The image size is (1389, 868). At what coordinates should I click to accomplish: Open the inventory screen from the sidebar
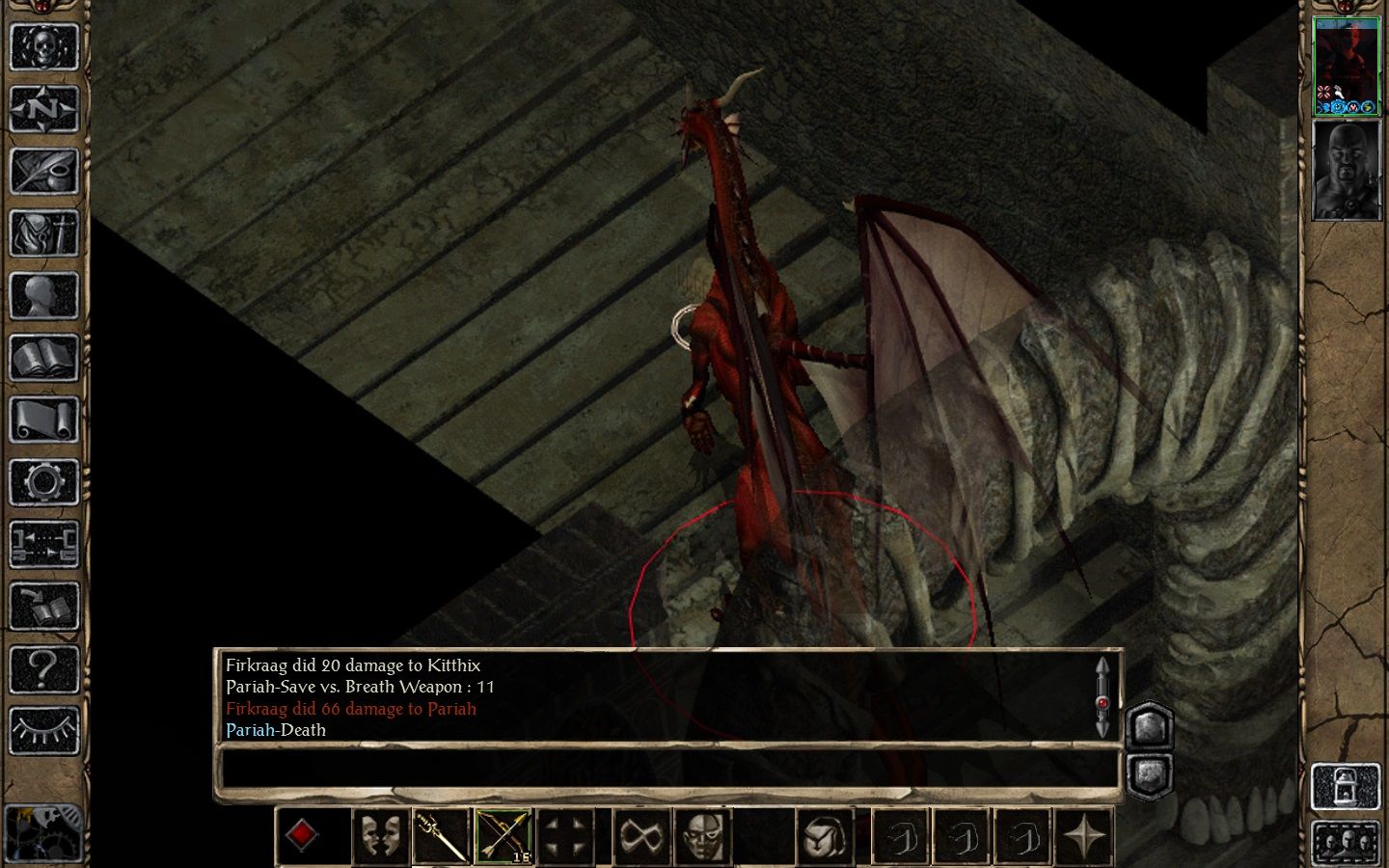[x=43, y=233]
